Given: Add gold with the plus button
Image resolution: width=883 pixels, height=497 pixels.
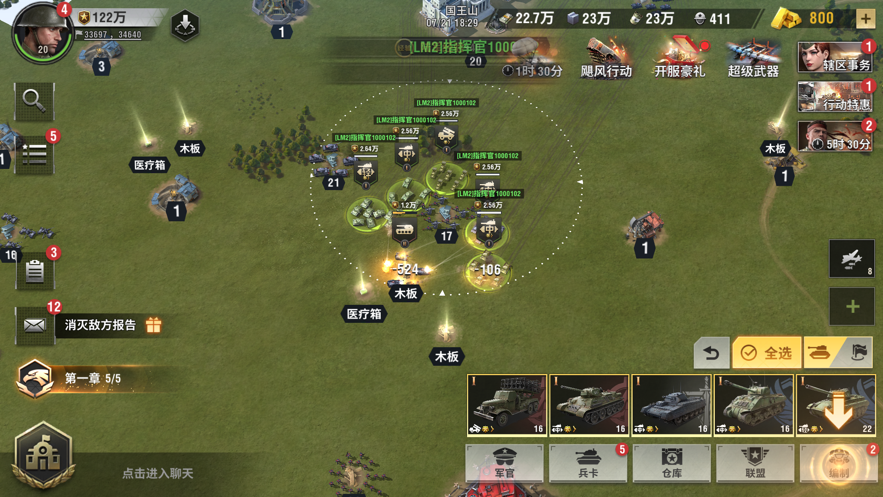Looking at the screenshot, I should 865,18.
